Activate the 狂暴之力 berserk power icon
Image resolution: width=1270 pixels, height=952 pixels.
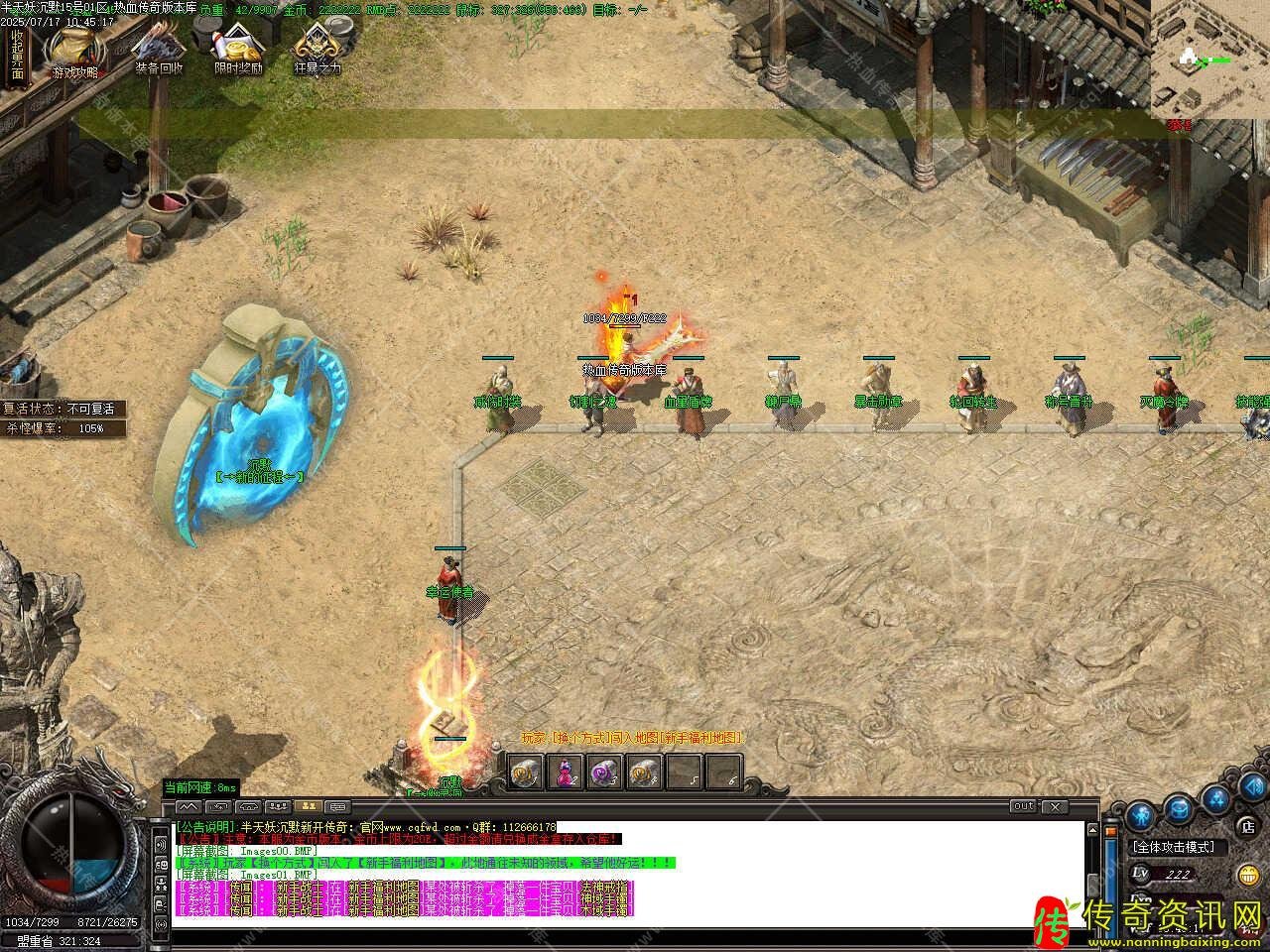click(317, 50)
